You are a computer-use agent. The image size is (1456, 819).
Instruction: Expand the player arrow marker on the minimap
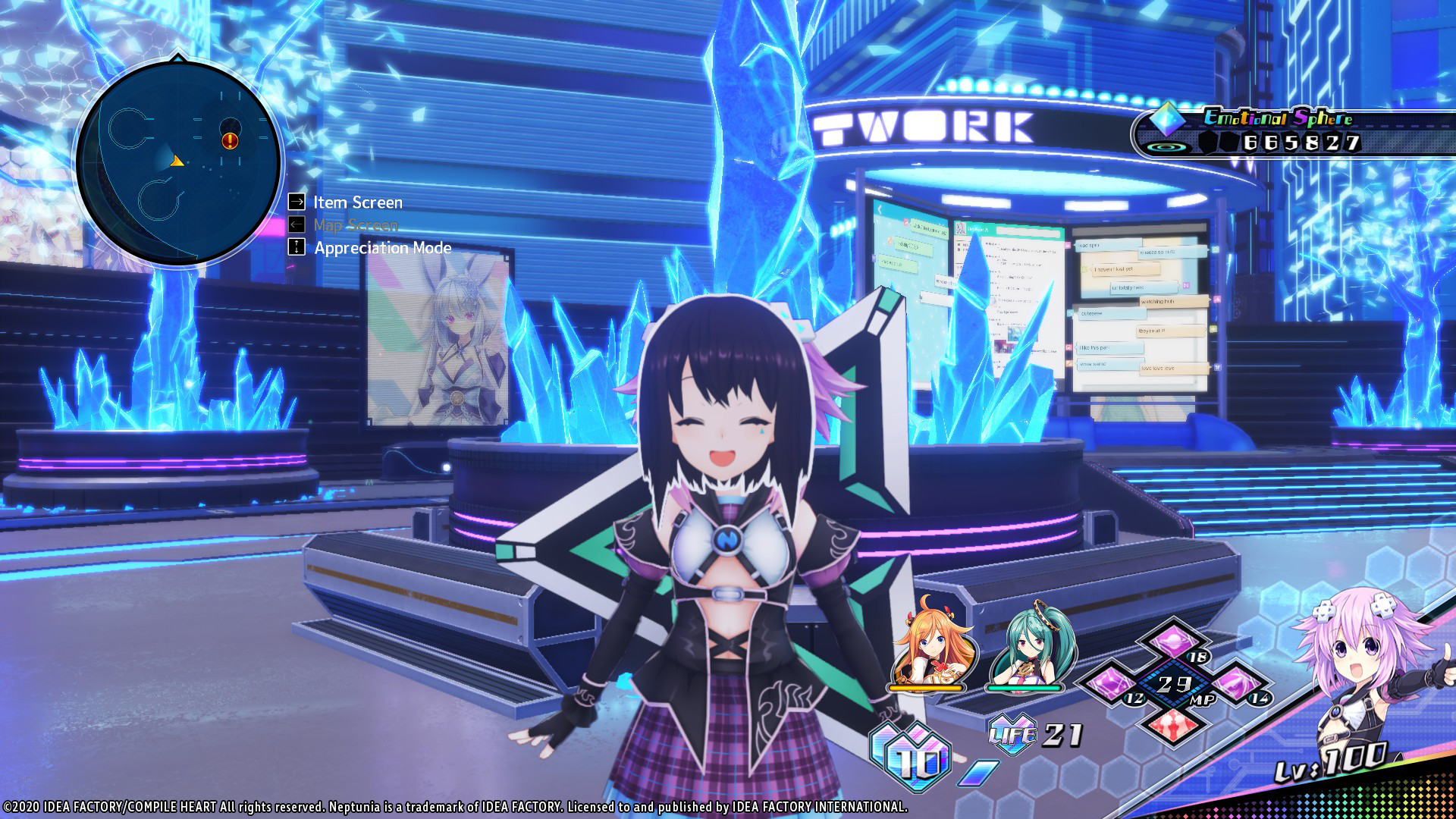click(x=176, y=161)
